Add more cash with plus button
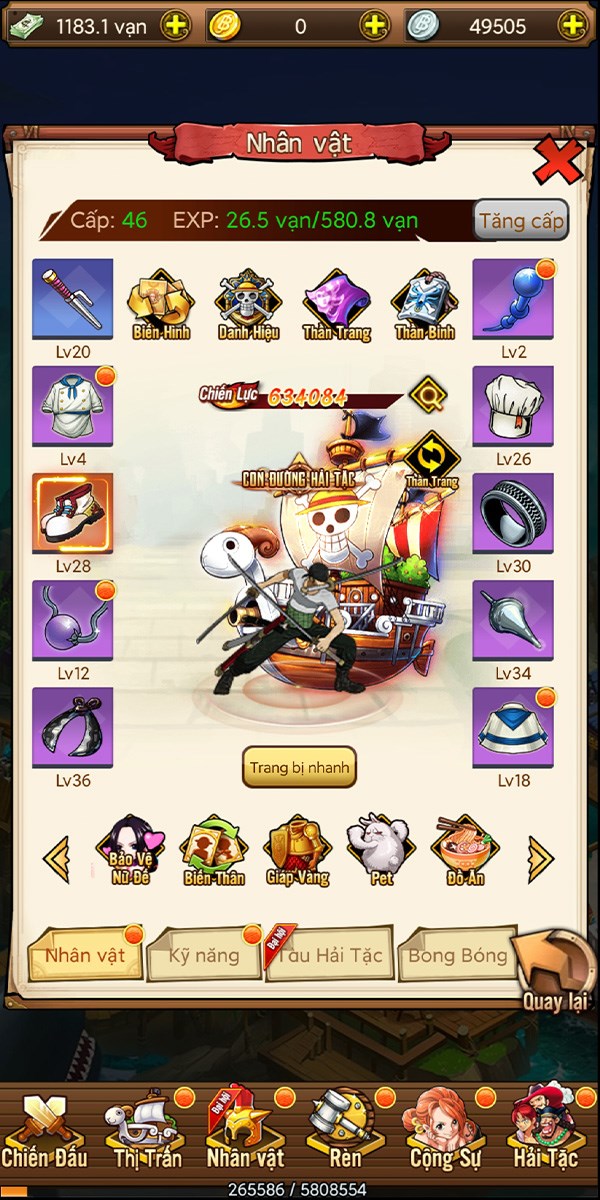This screenshot has height=1200, width=600. pos(175,26)
